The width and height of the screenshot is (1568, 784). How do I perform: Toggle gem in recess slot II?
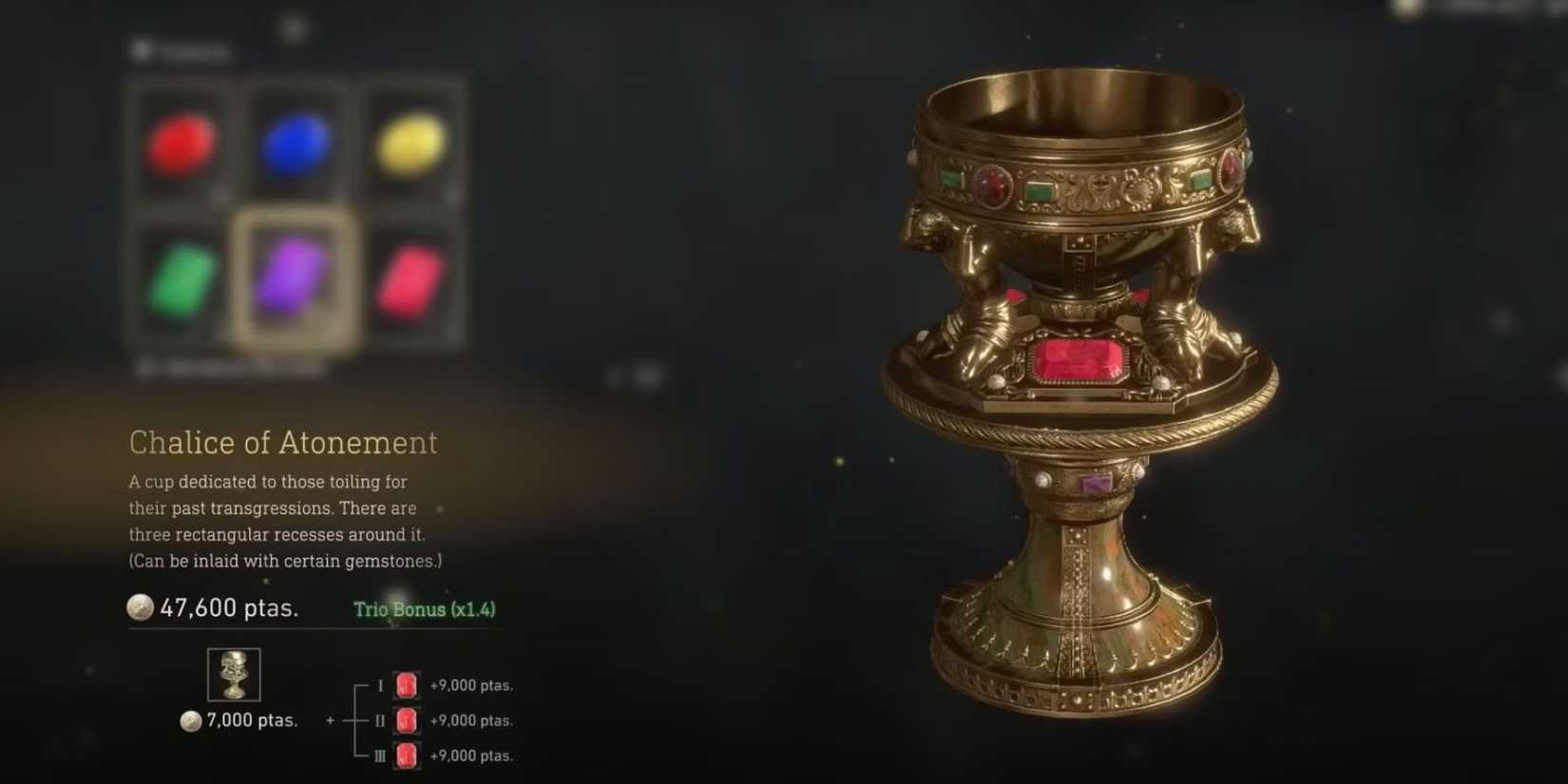click(406, 720)
